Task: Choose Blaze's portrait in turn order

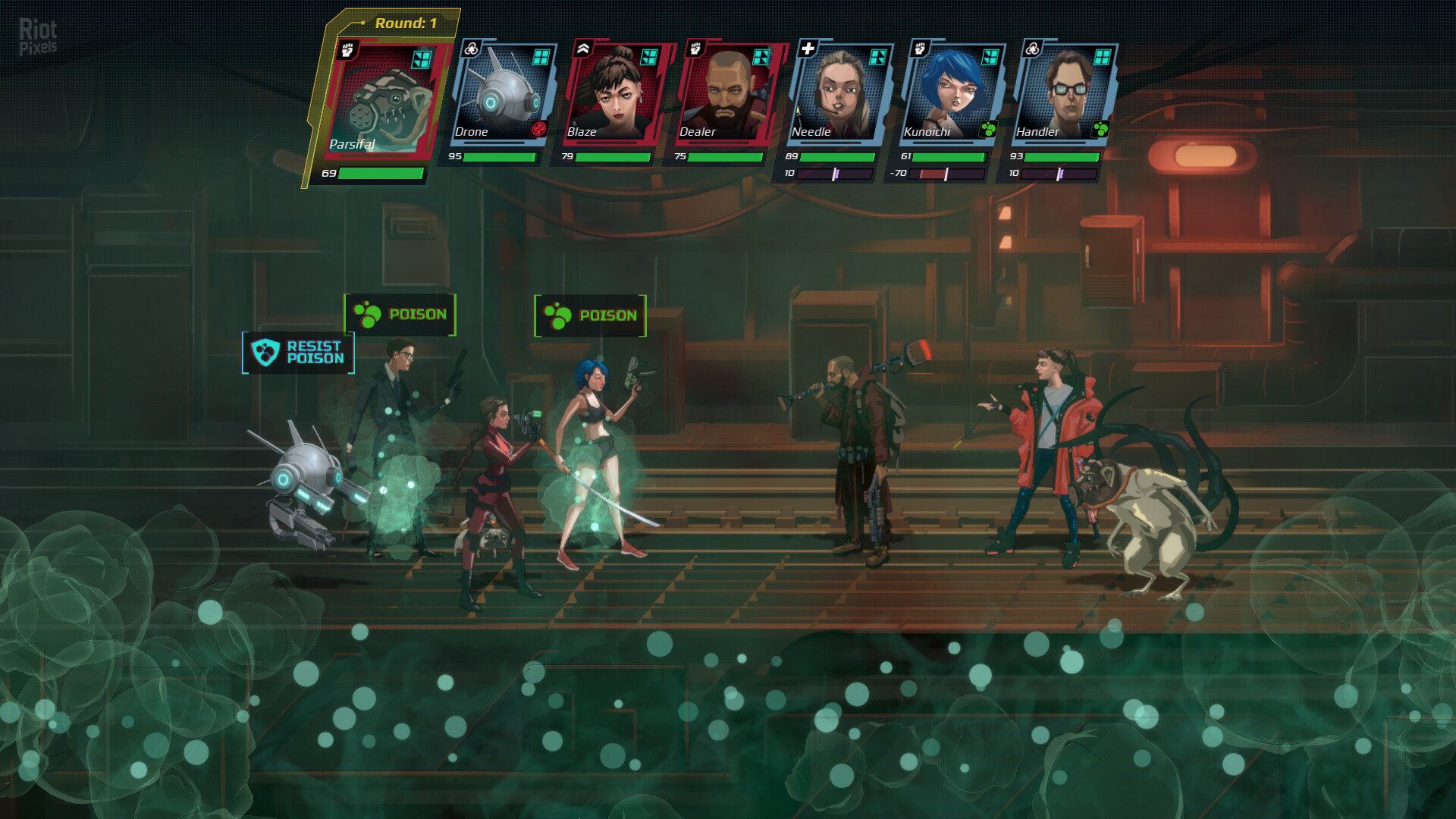Action: (x=613, y=93)
